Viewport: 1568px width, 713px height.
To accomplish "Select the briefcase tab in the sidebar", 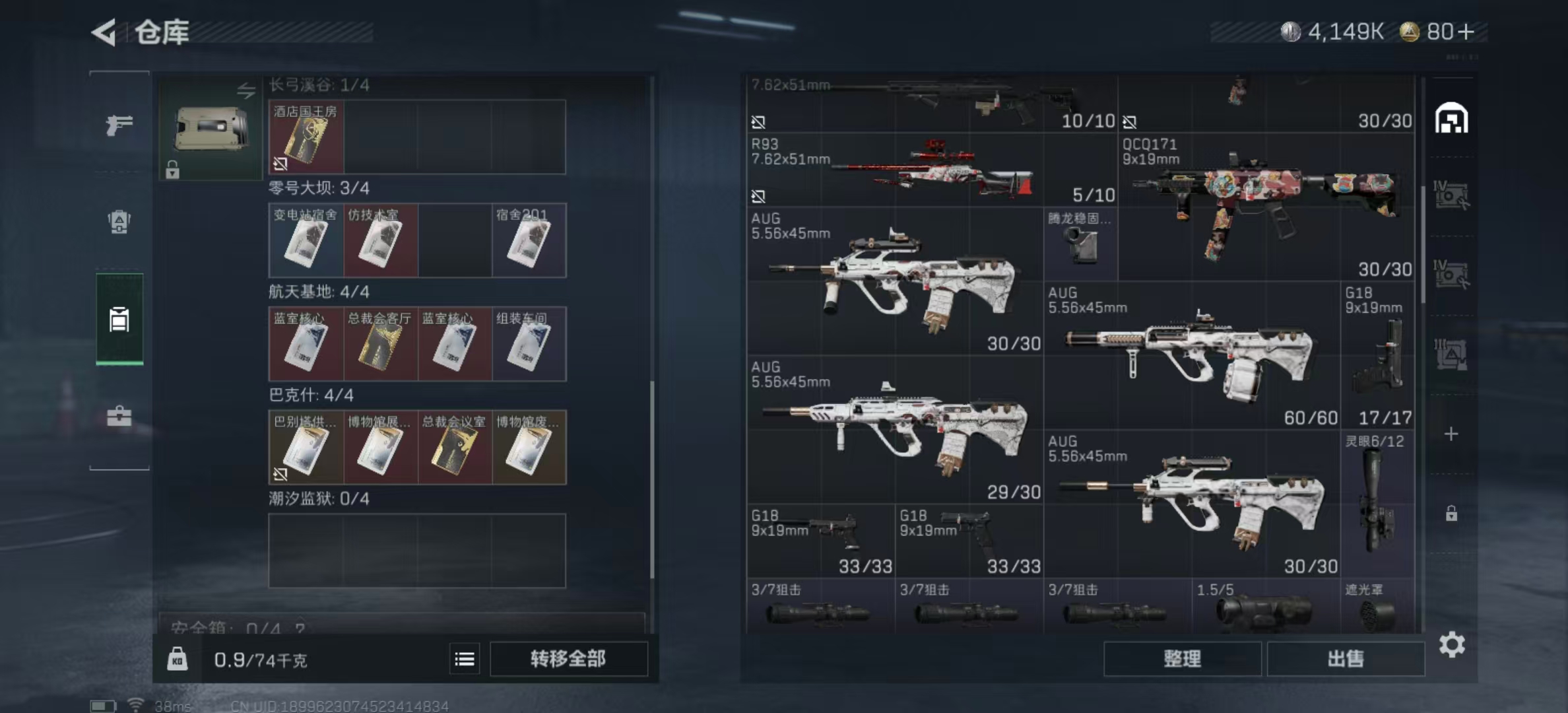I will point(119,416).
